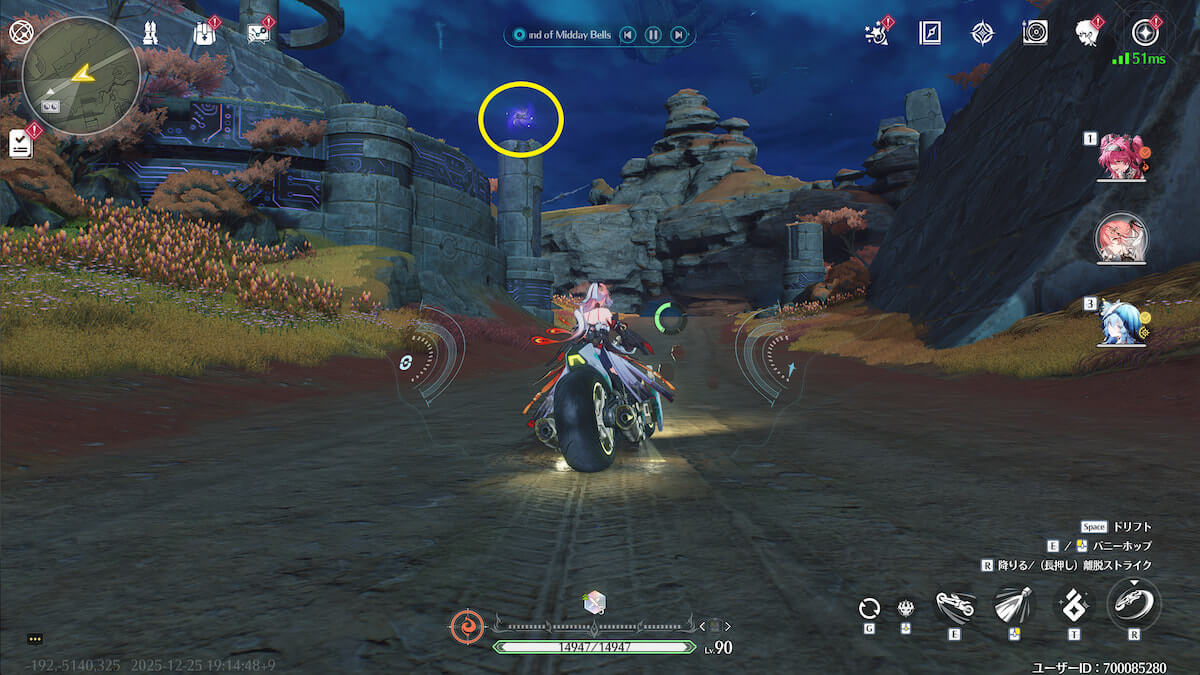This screenshot has width=1200, height=675.
Task: Switch to the pink-haired character in slot 1
Action: coord(1118,158)
